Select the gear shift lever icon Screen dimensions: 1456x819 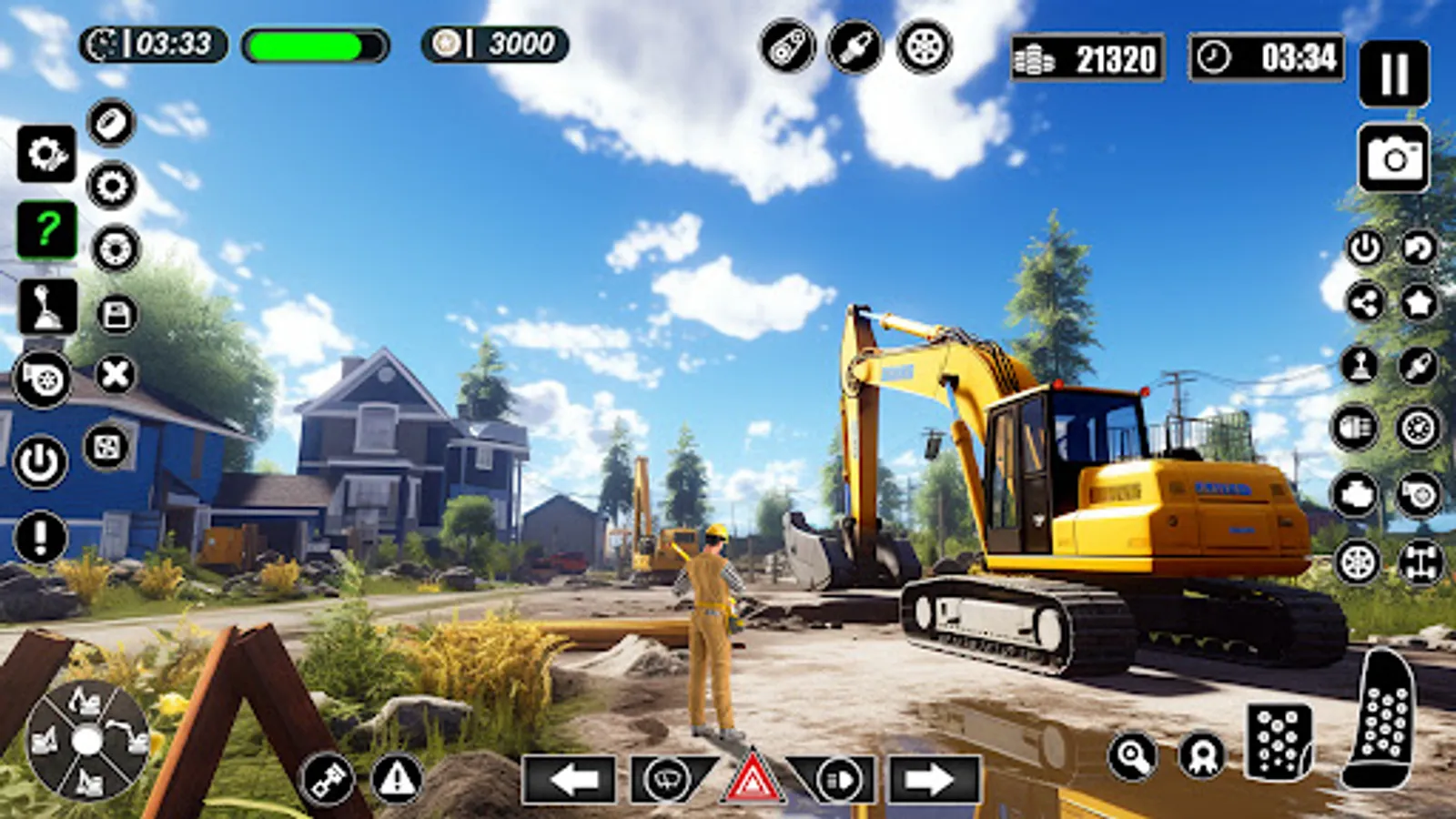click(x=47, y=305)
